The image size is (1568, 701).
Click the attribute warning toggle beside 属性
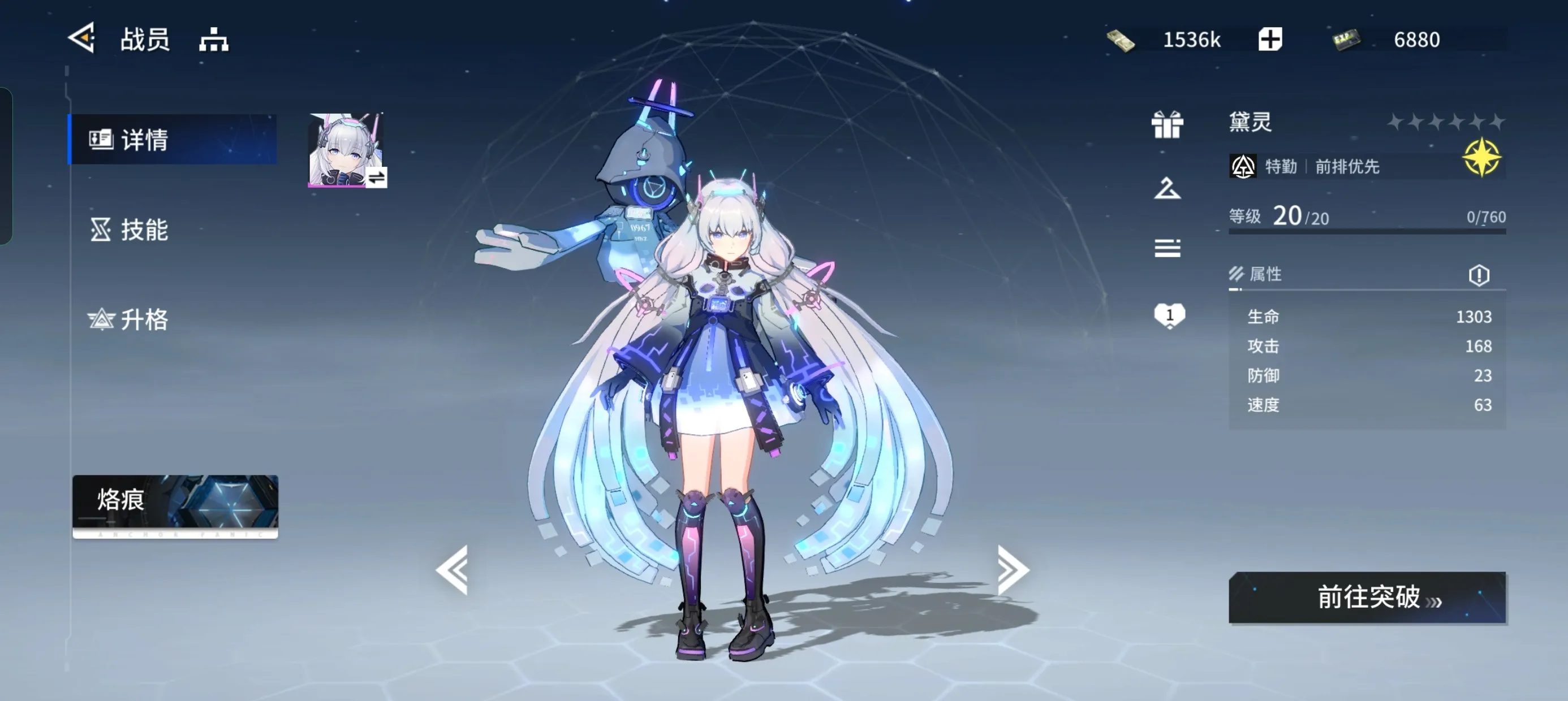(x=1480, y=275)
